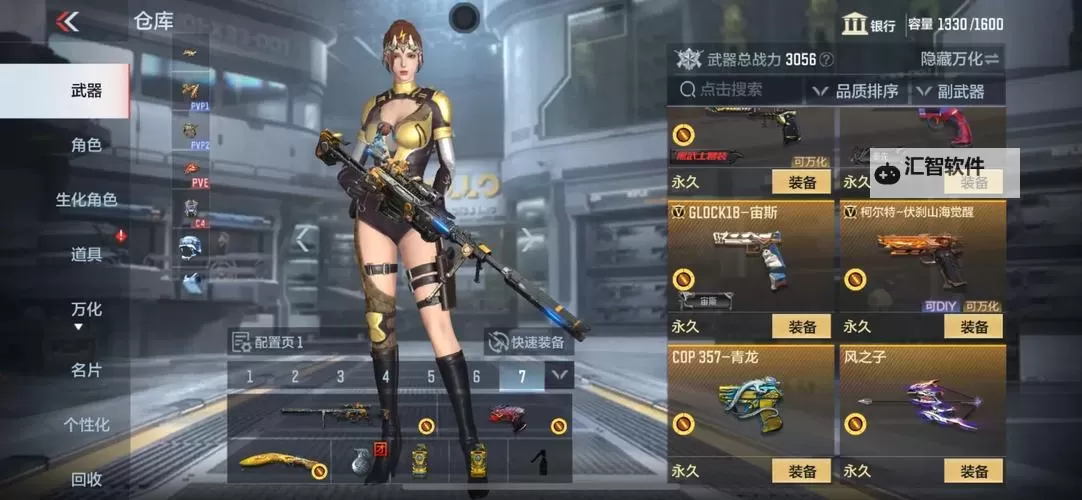This screenshot has width=1082, height=500.
Task: Select loadout slot number 4
Action: click(386, 377)
